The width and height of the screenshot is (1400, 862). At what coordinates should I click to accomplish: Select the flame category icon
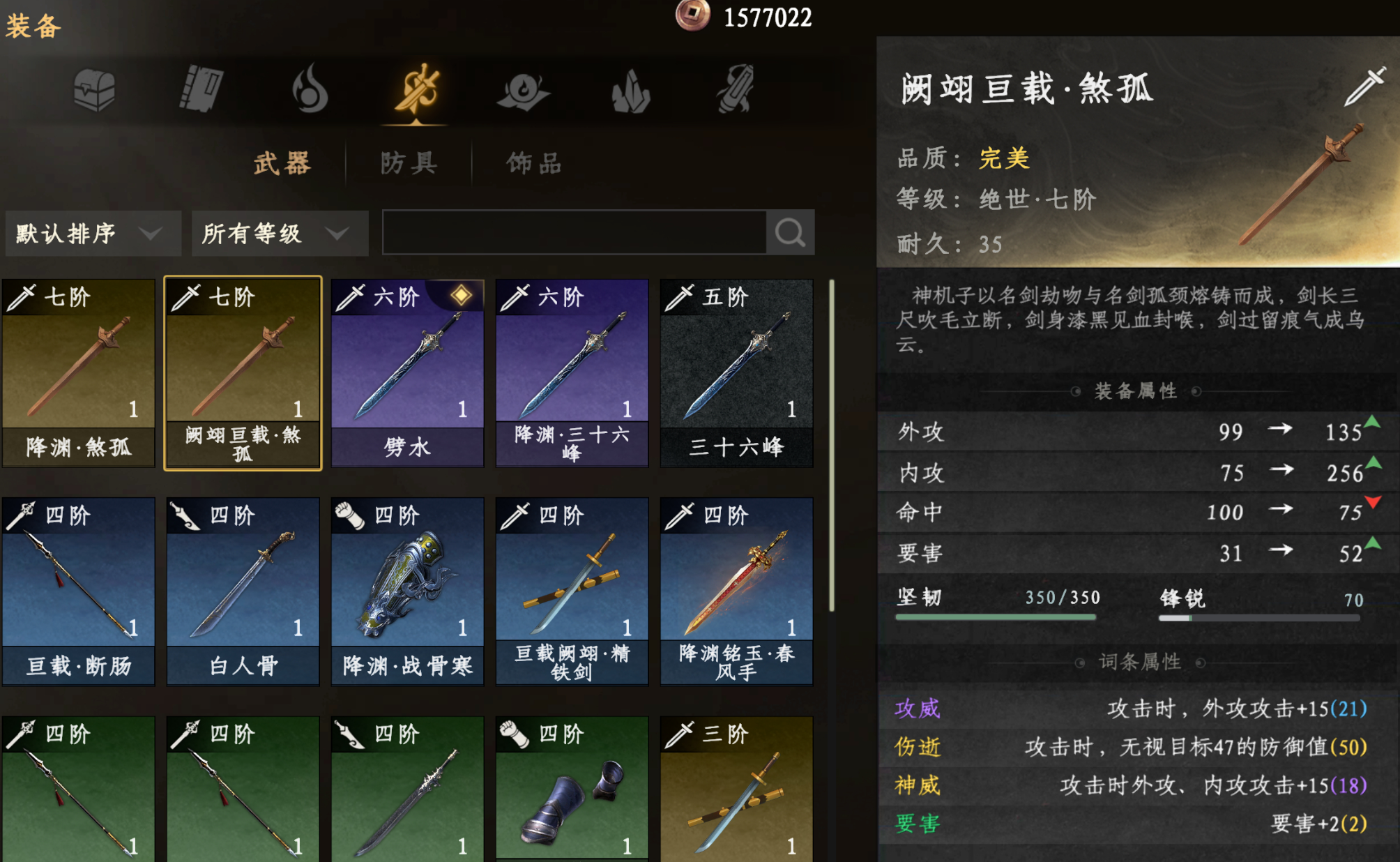[310, 89]
